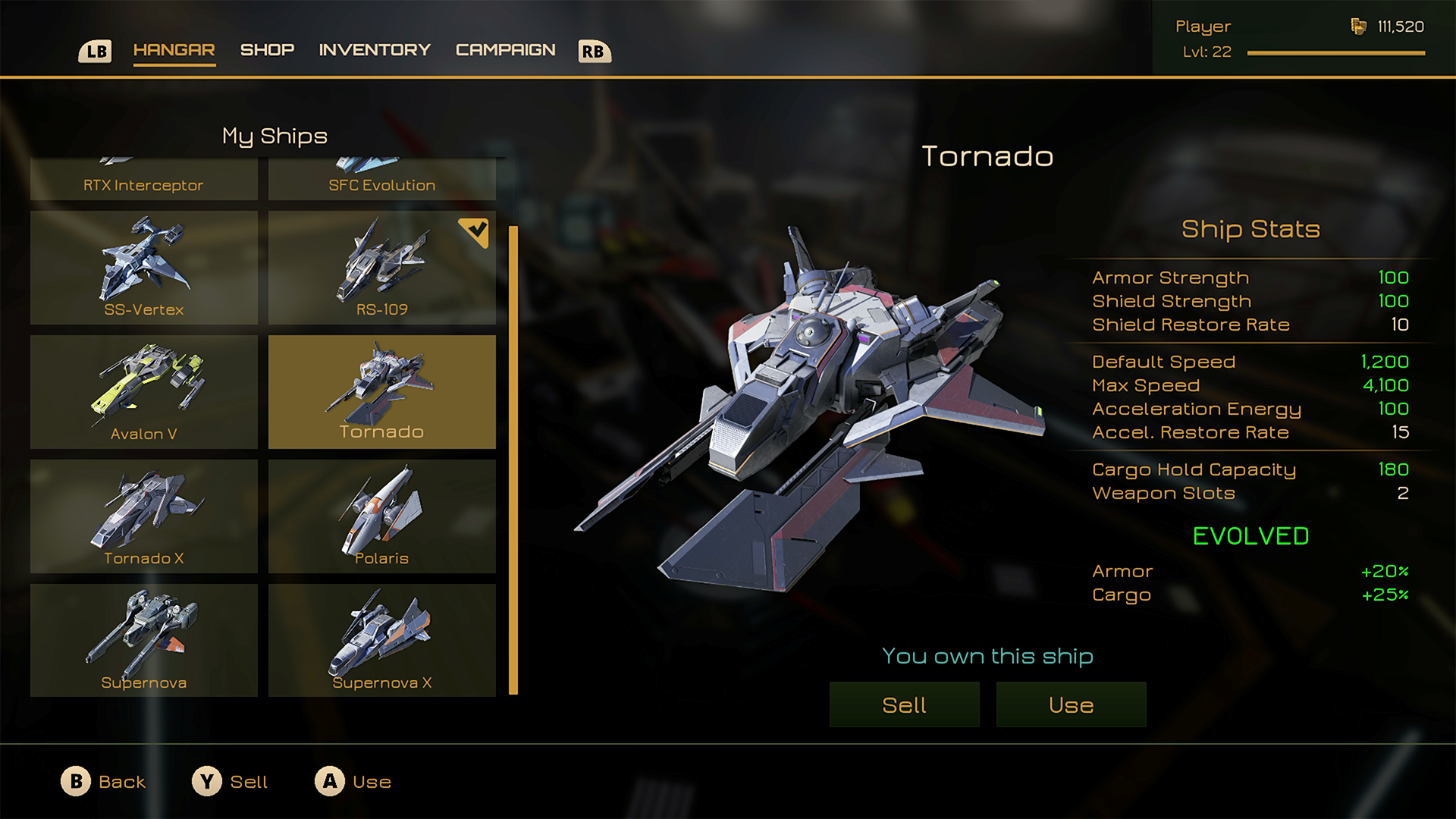
Task: Pick the Supernova ship tile
Action: pyautogui.click(x=144, y=641)
